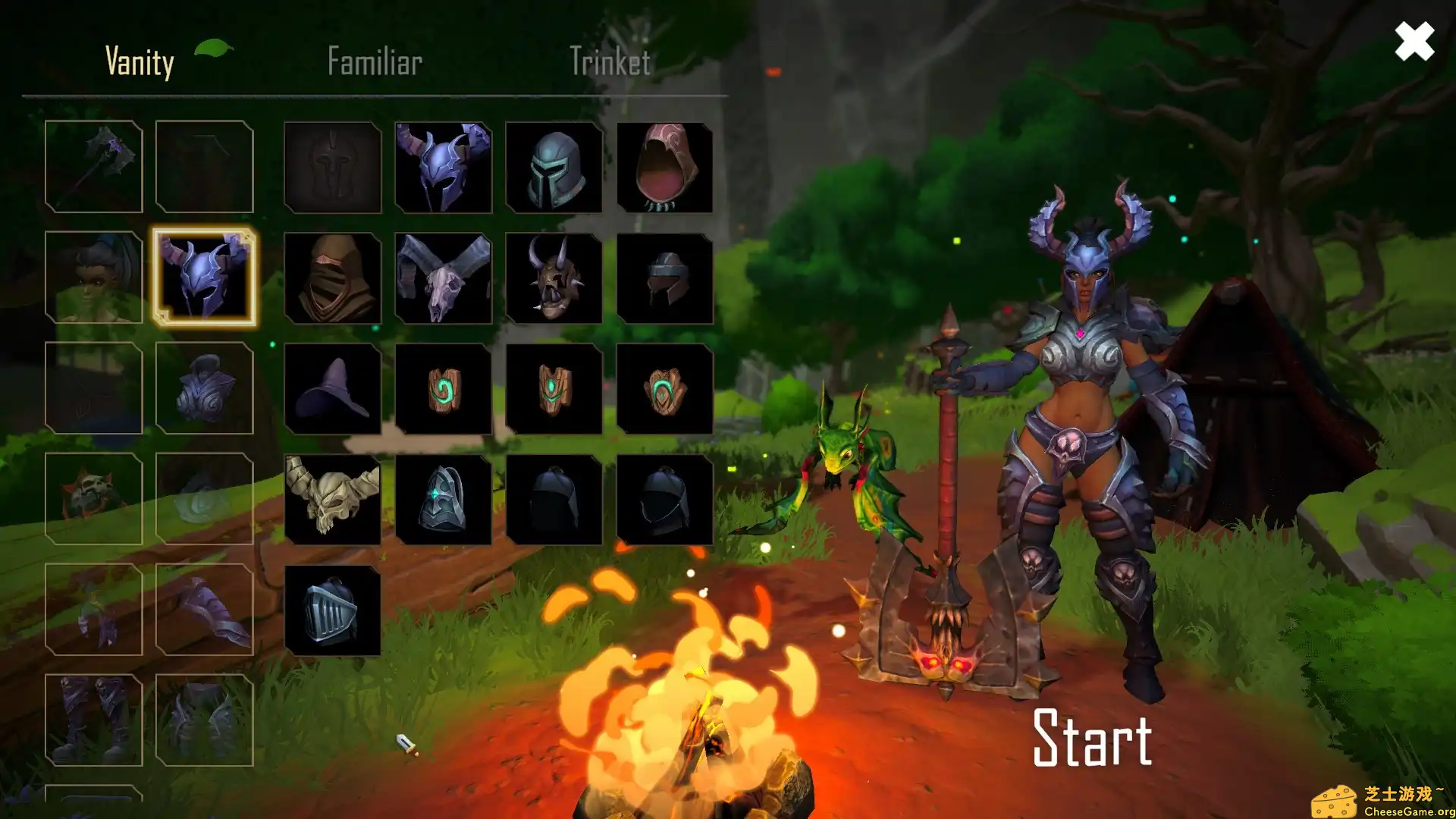Equip the ram skull headpiece
Screen dimensions: 1456x819
pos(444,278)
